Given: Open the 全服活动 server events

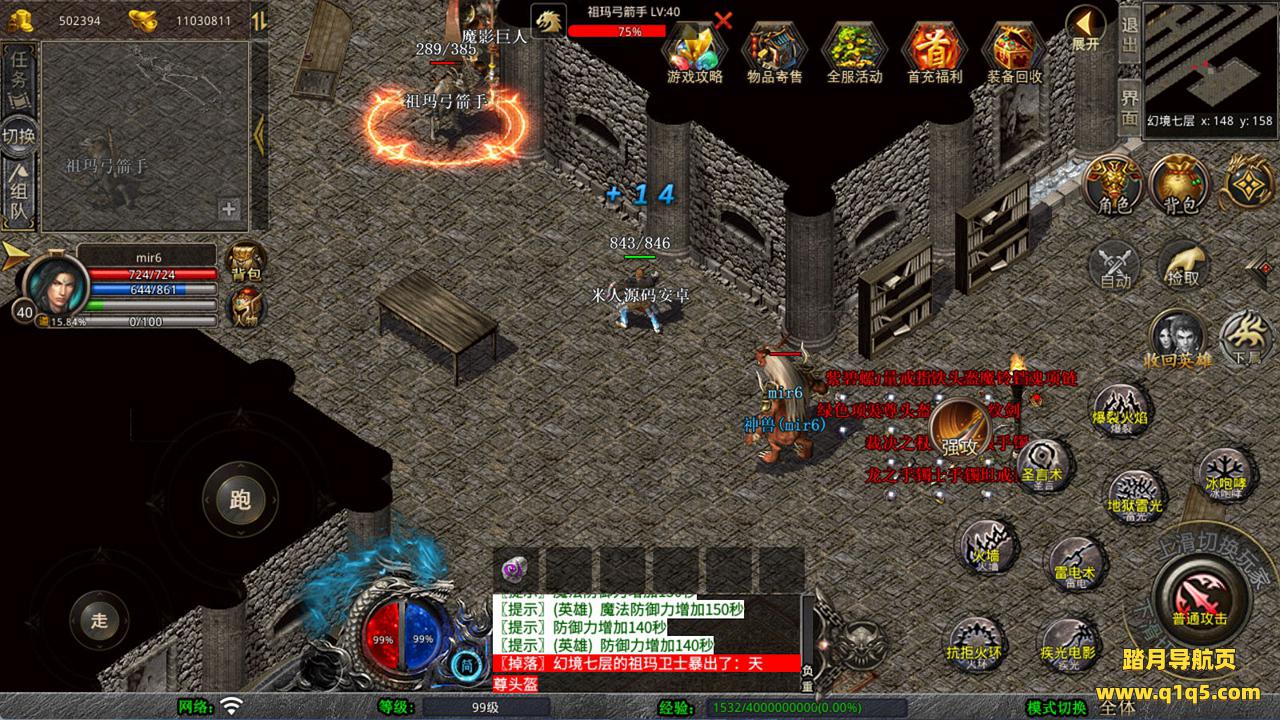Looking at the screenshot, I should tap(854, 48).
